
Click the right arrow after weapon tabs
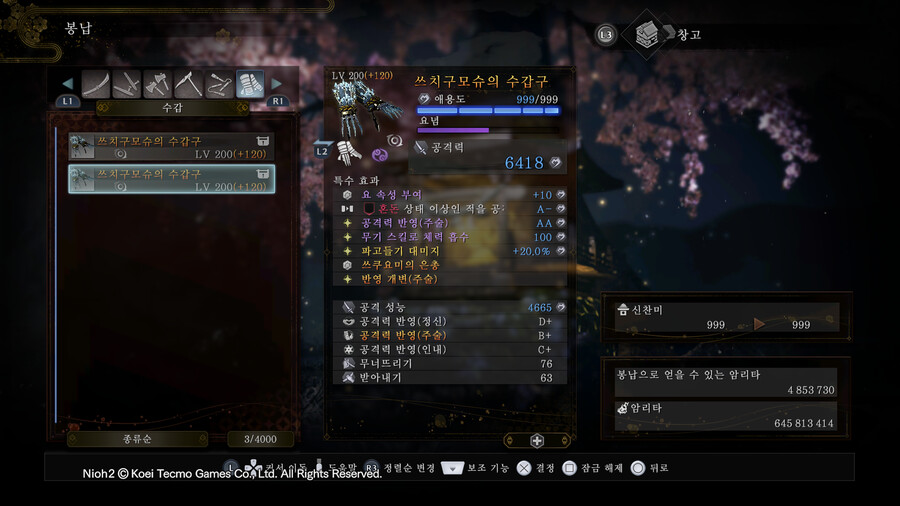pyautogui.click(x=277, y=84)
